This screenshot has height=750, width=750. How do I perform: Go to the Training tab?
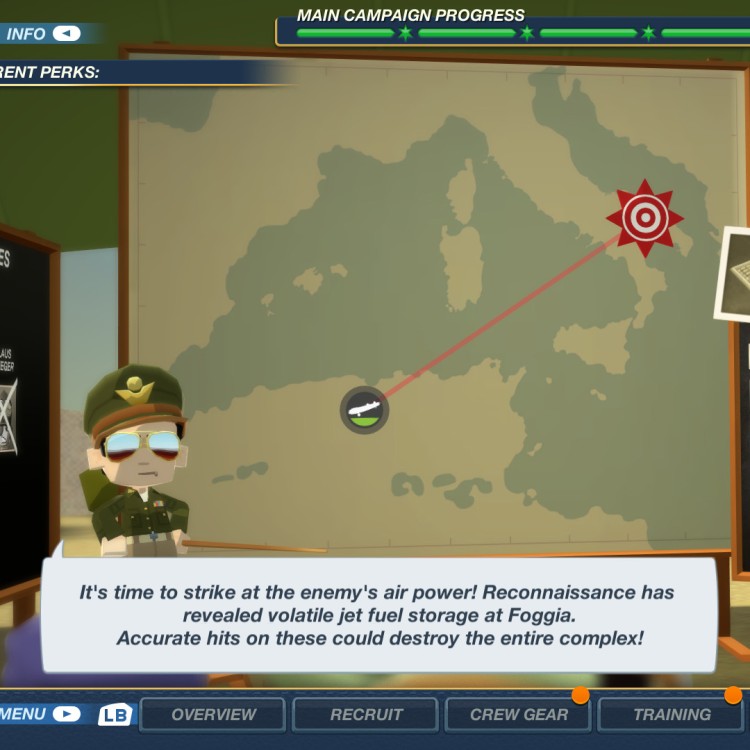pyautogui.click(x=672, y=715)
